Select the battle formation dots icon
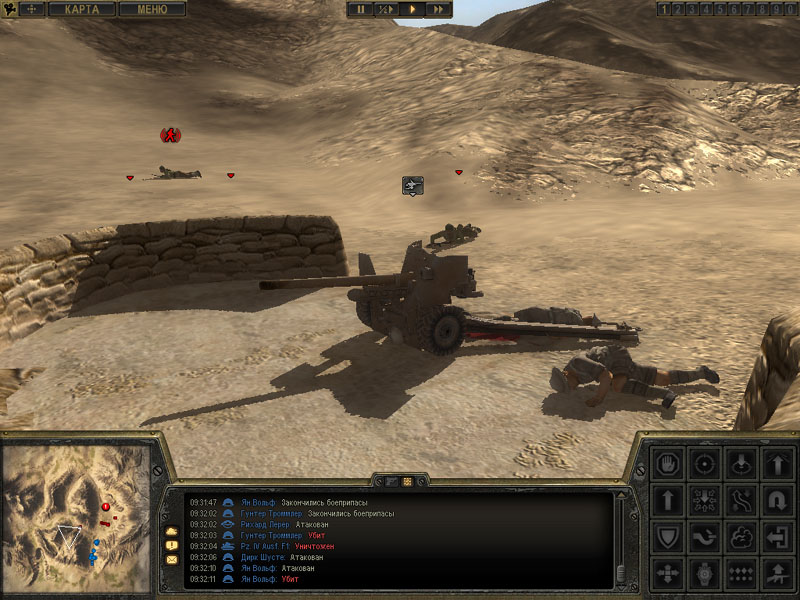 click(741, 574)
